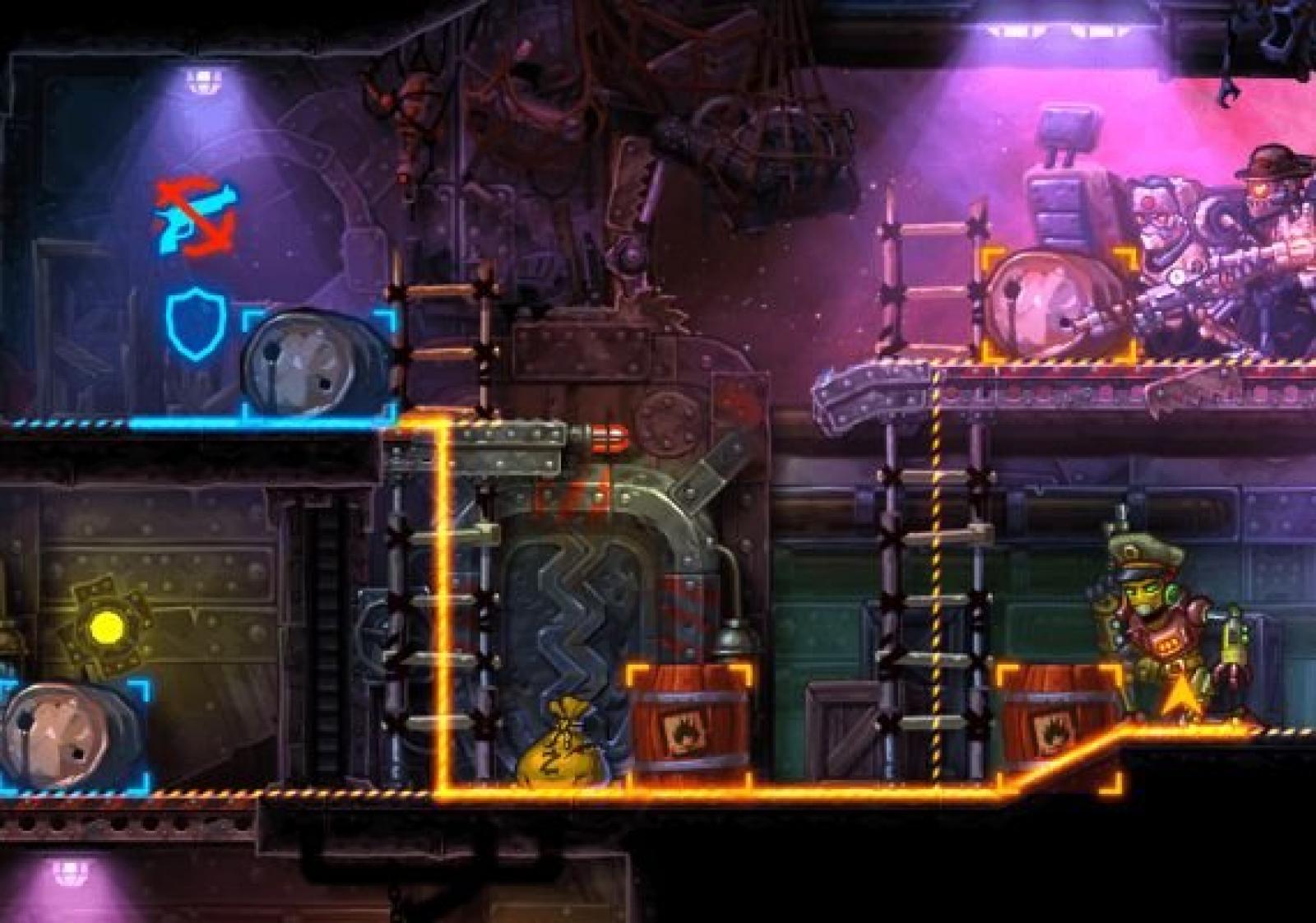Click the crossed-out gun no-shoot icon
The image size is (1316, 923).
(196, 217)
